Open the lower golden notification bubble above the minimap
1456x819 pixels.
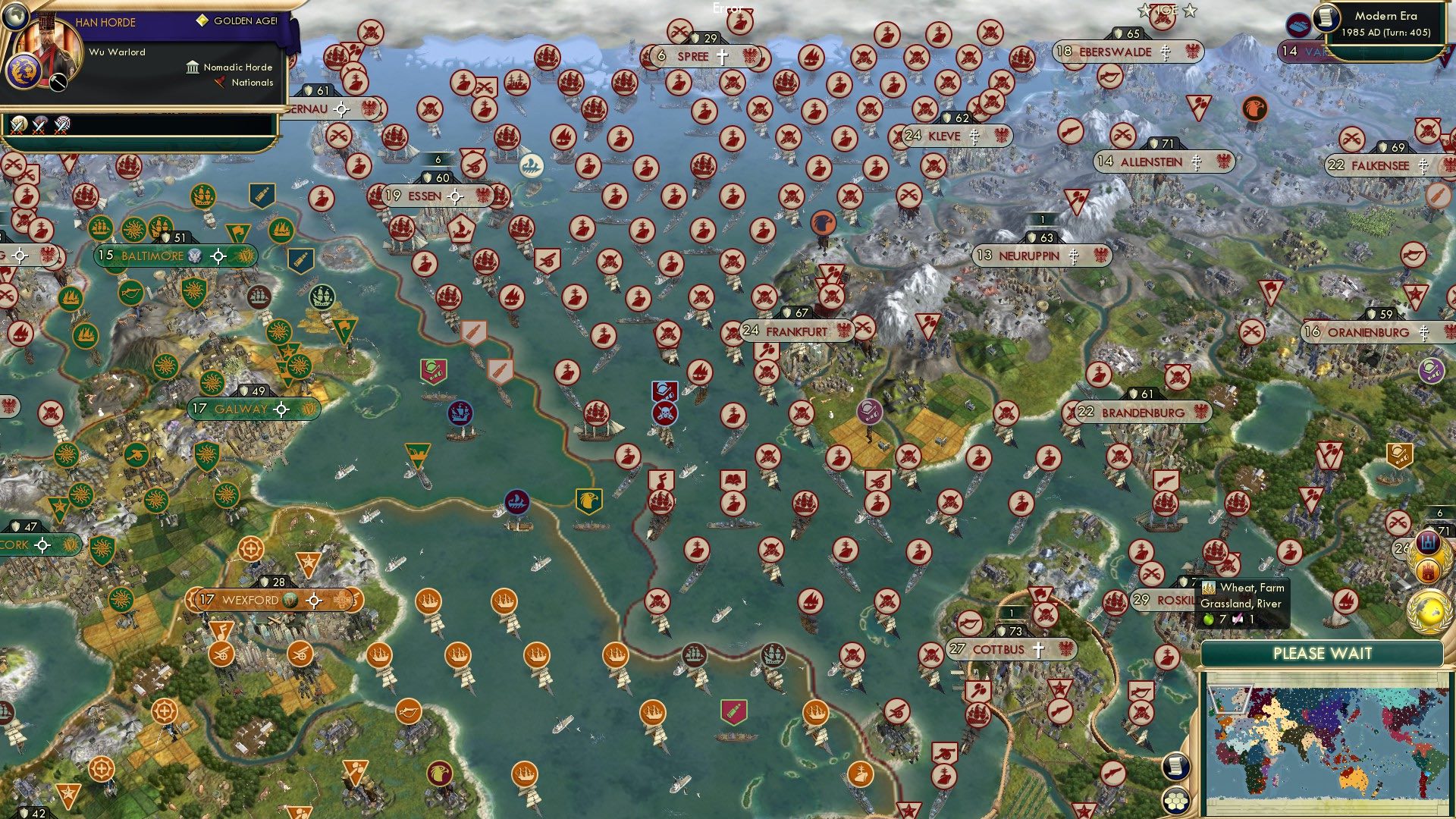pos(1428,612)
